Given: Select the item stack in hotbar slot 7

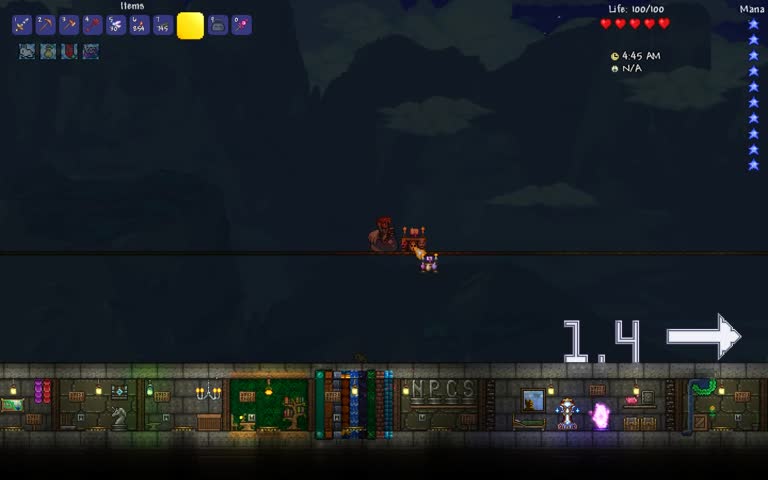Looking at the screenshot, I should point(163,25).
